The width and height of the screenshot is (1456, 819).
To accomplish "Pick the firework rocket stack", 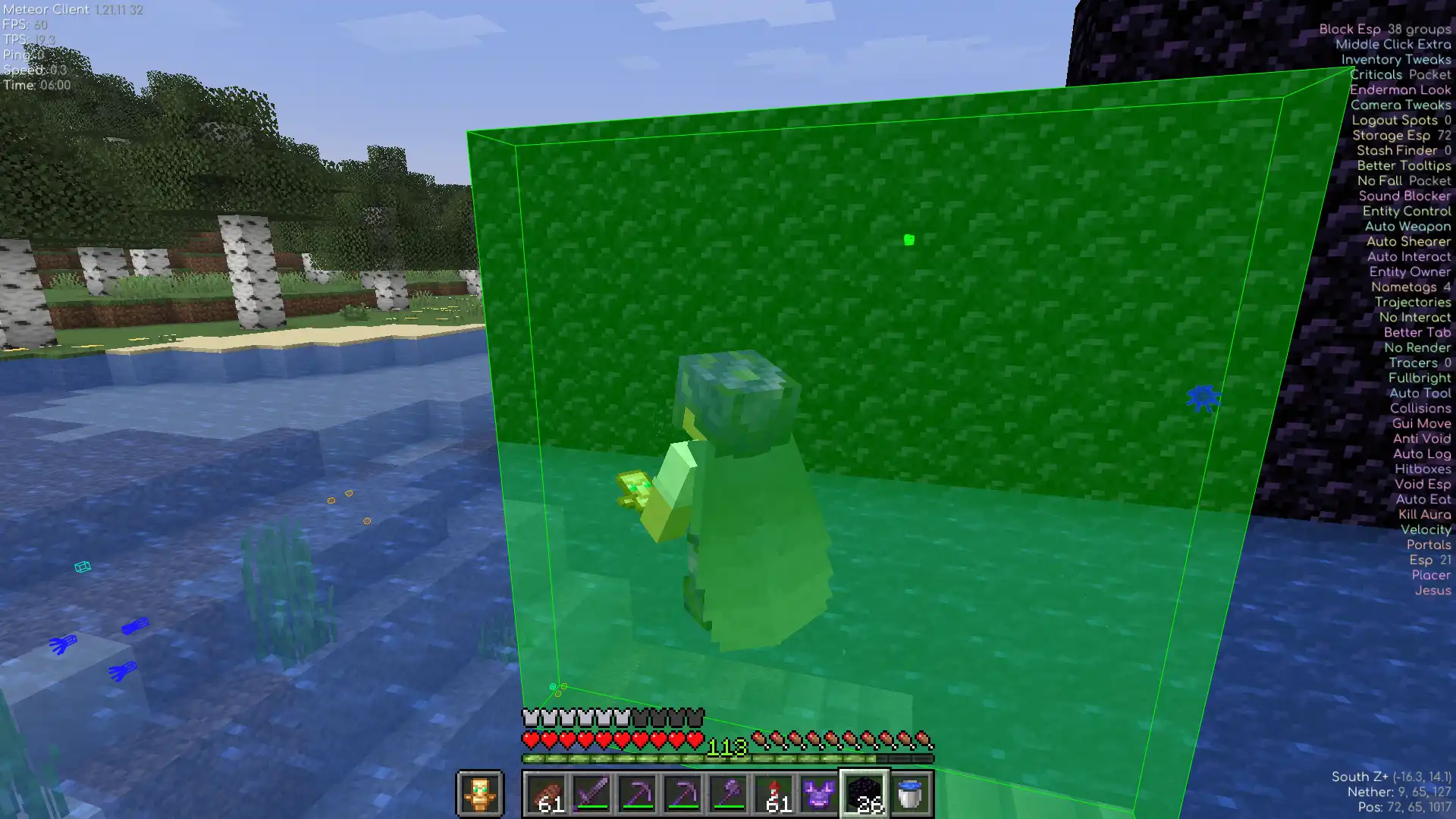I will click(773, 794).
